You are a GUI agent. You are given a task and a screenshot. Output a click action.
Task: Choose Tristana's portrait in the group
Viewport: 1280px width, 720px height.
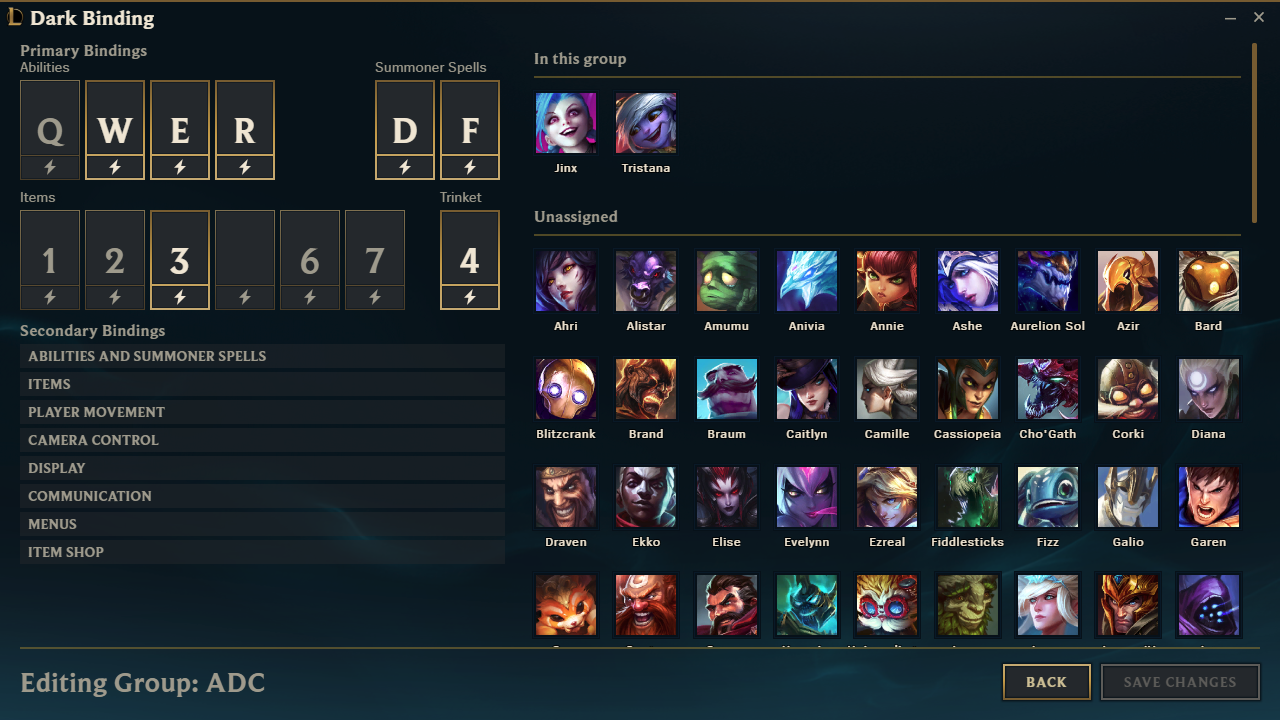(646, 123)
